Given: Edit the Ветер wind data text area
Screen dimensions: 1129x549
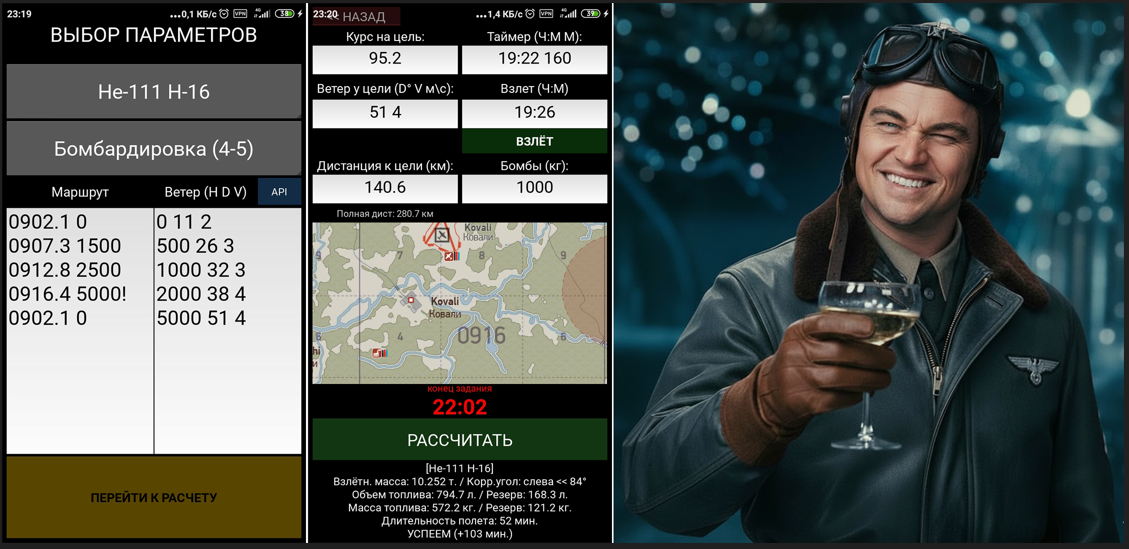Looking at the screenshot, I should pos(228,330).
